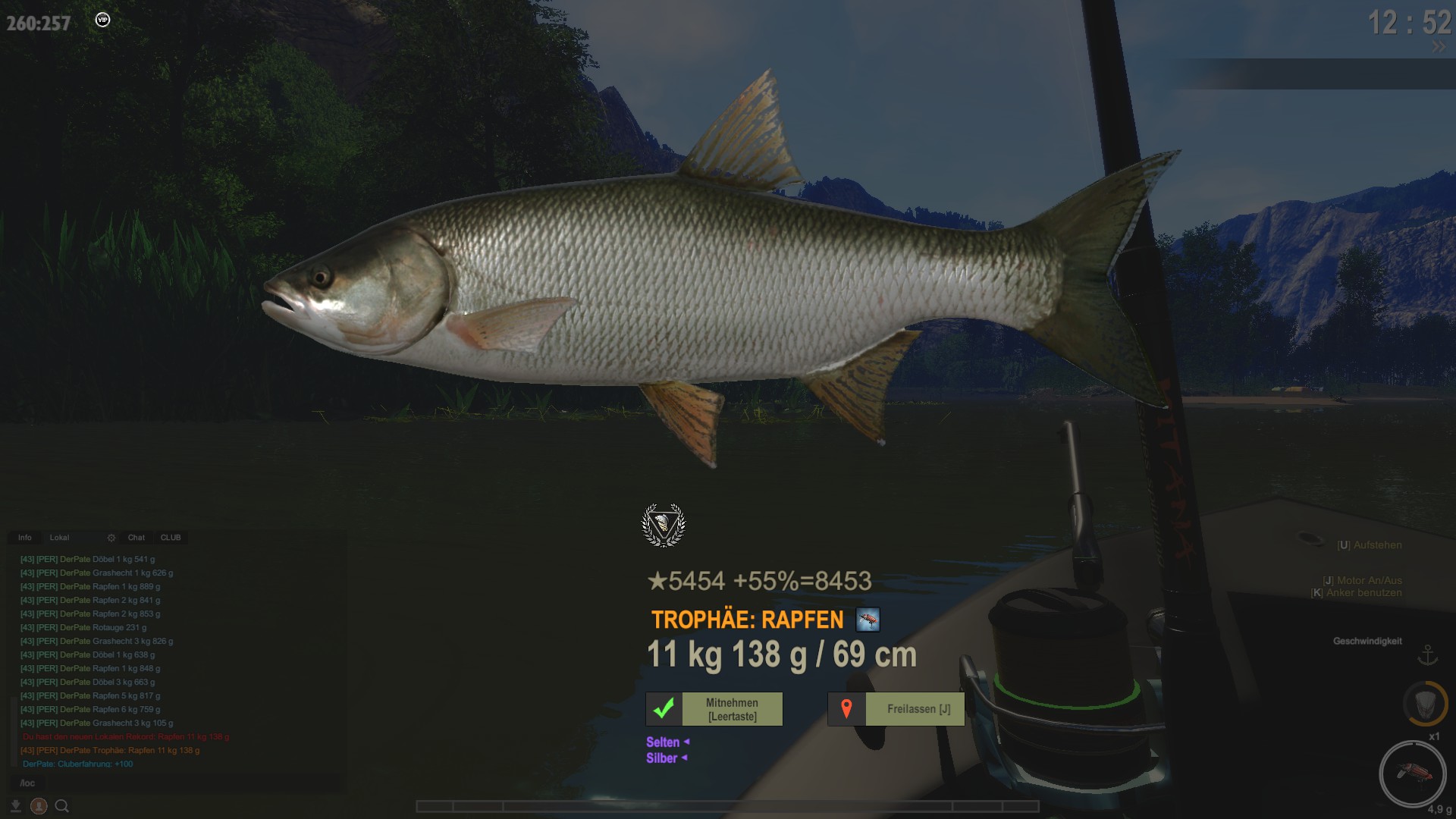
Task: Switch to the CLUB chat tab
Action: pyautogui.click(x=171, y=538)
